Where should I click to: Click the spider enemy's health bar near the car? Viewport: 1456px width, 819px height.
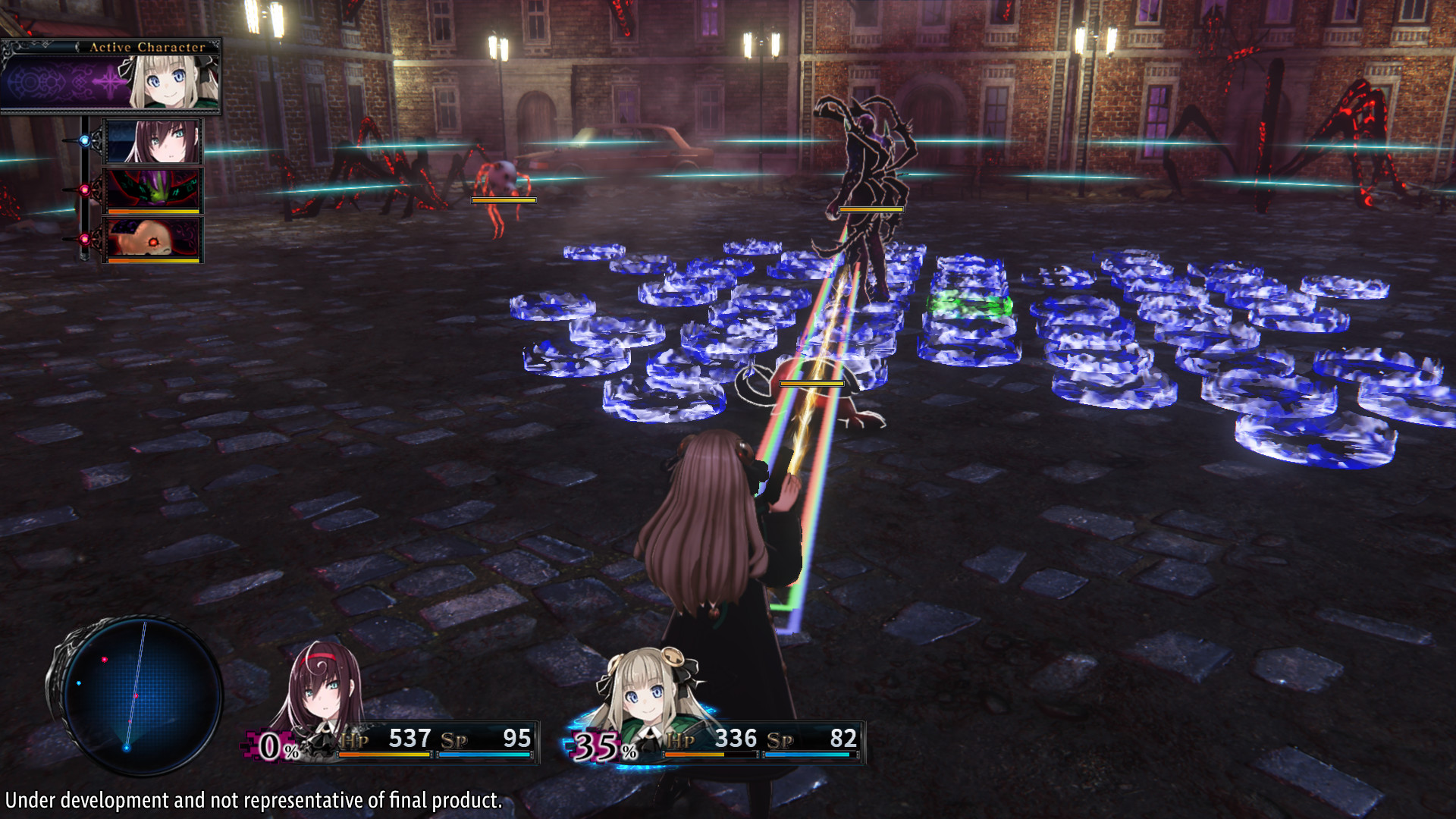pos(504,200)
